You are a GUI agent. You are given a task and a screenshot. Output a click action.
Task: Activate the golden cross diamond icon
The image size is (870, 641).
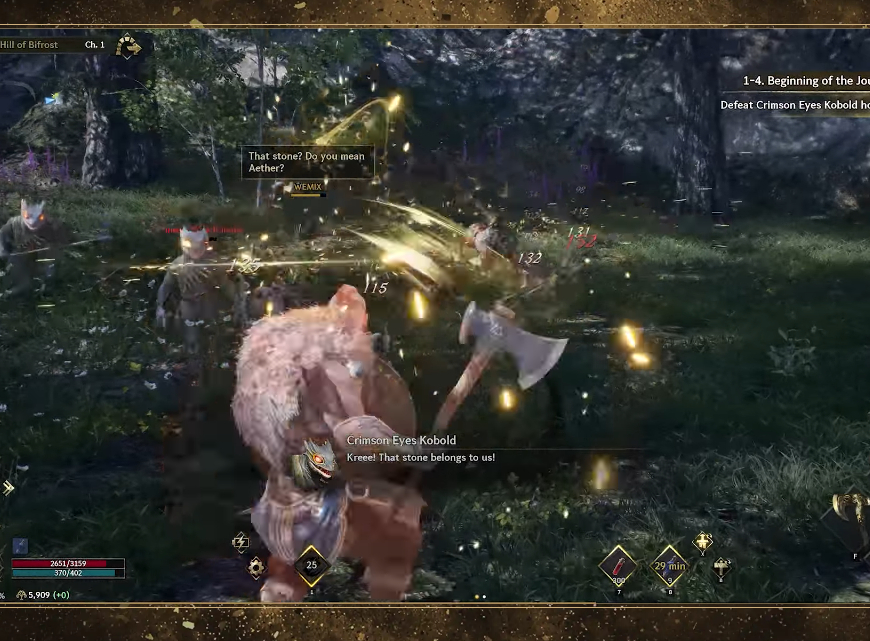[x=703, y=542]
